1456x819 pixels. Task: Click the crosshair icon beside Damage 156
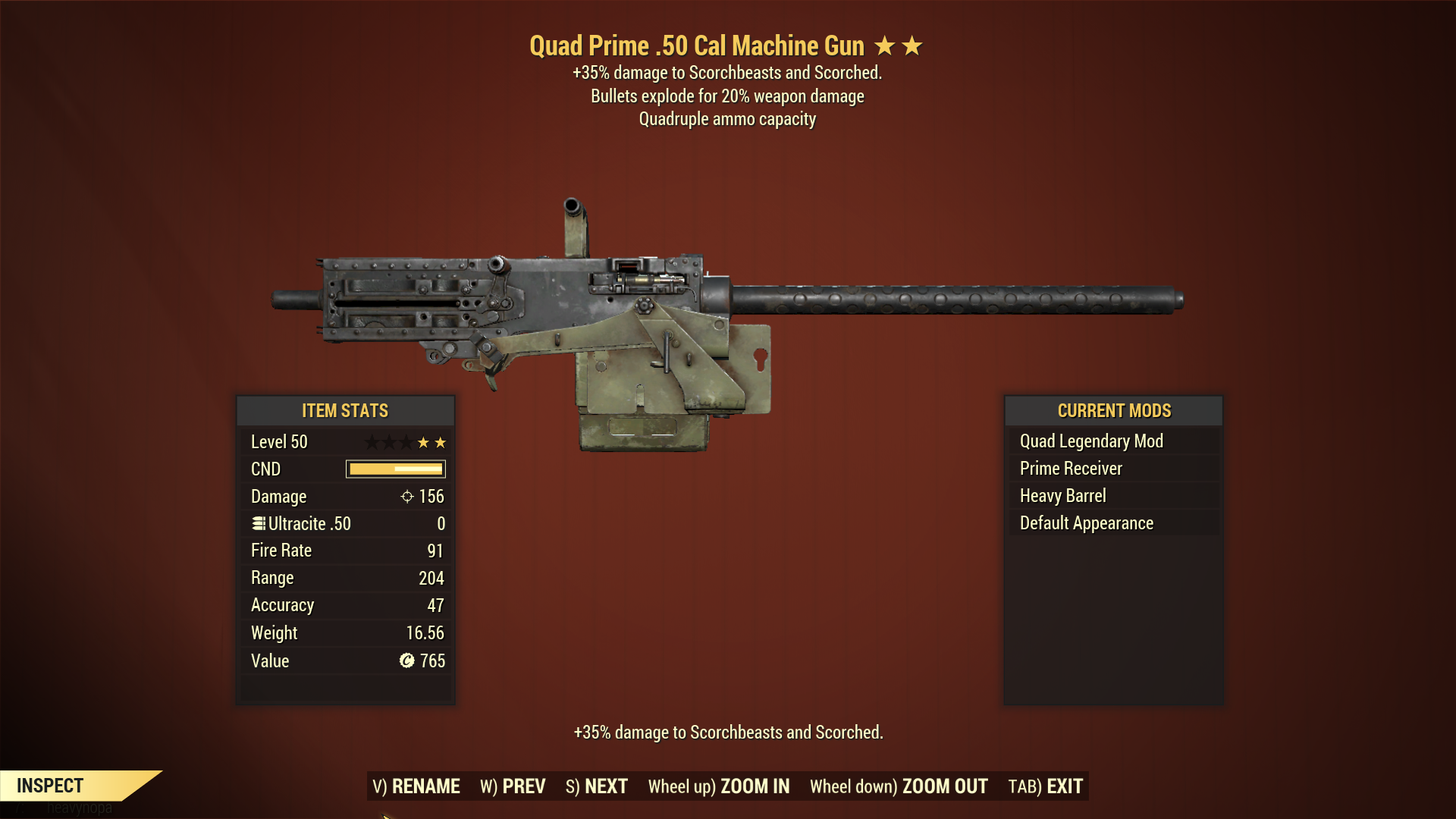click(x=409, y=497)
